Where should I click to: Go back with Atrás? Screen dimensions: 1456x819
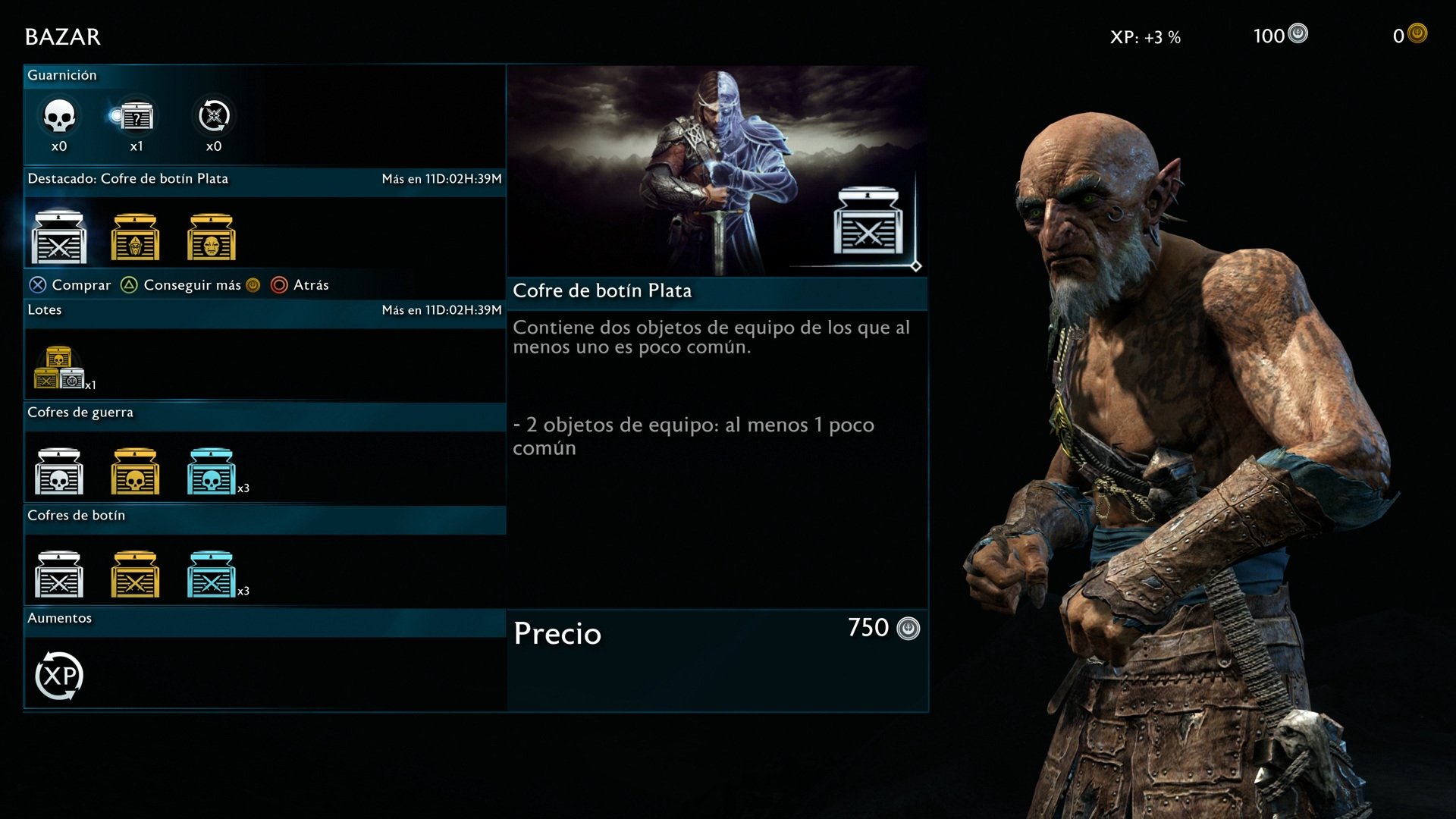click(300, 285)
